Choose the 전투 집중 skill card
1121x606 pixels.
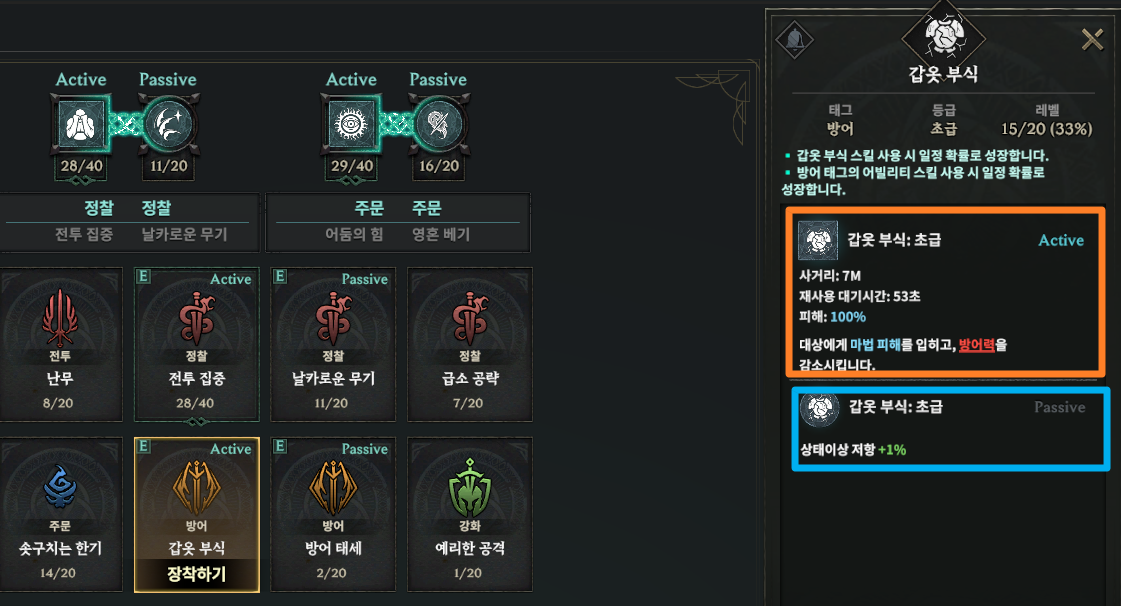click(196, 340)
